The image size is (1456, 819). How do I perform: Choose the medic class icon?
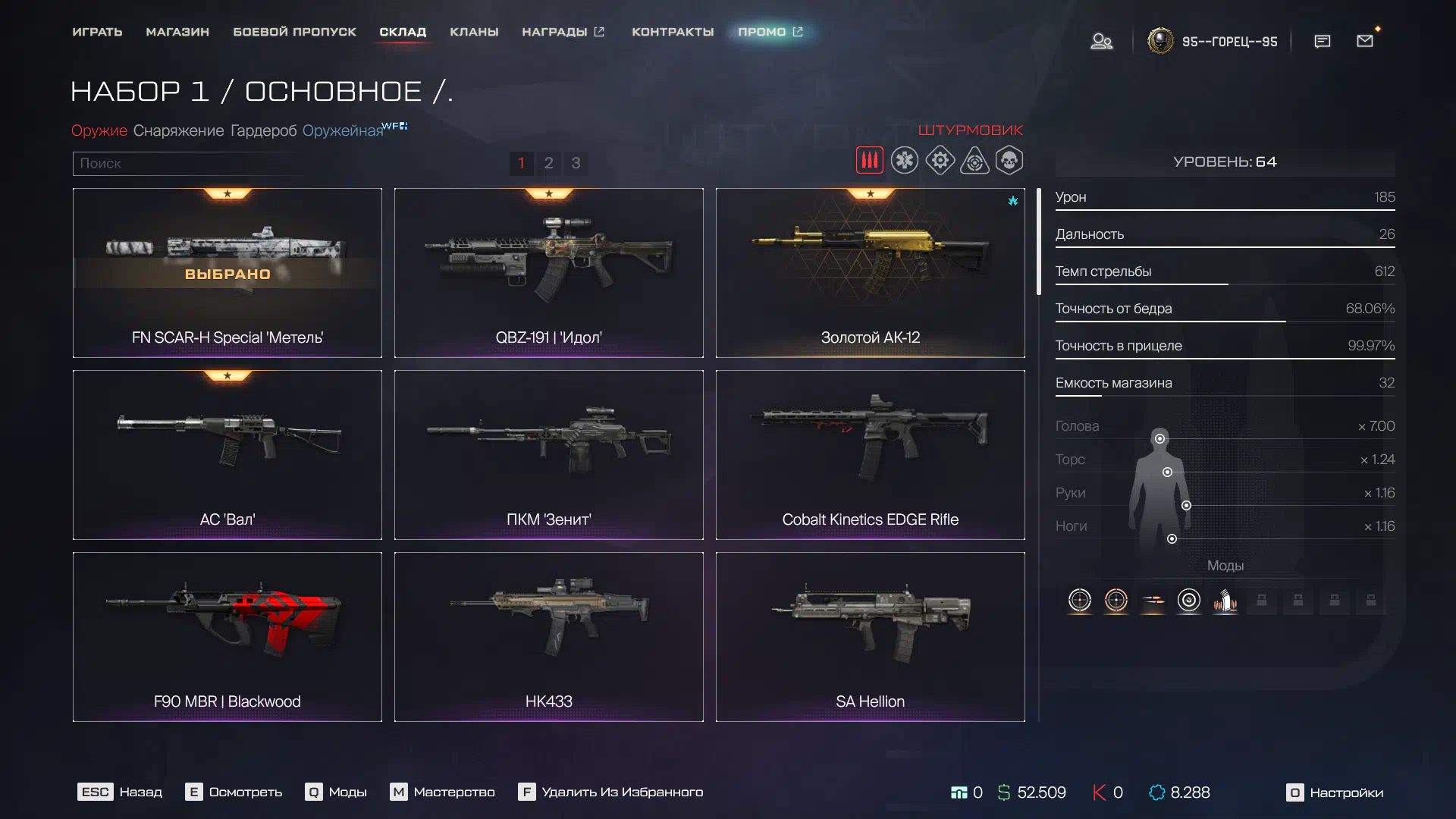point(904,161)
